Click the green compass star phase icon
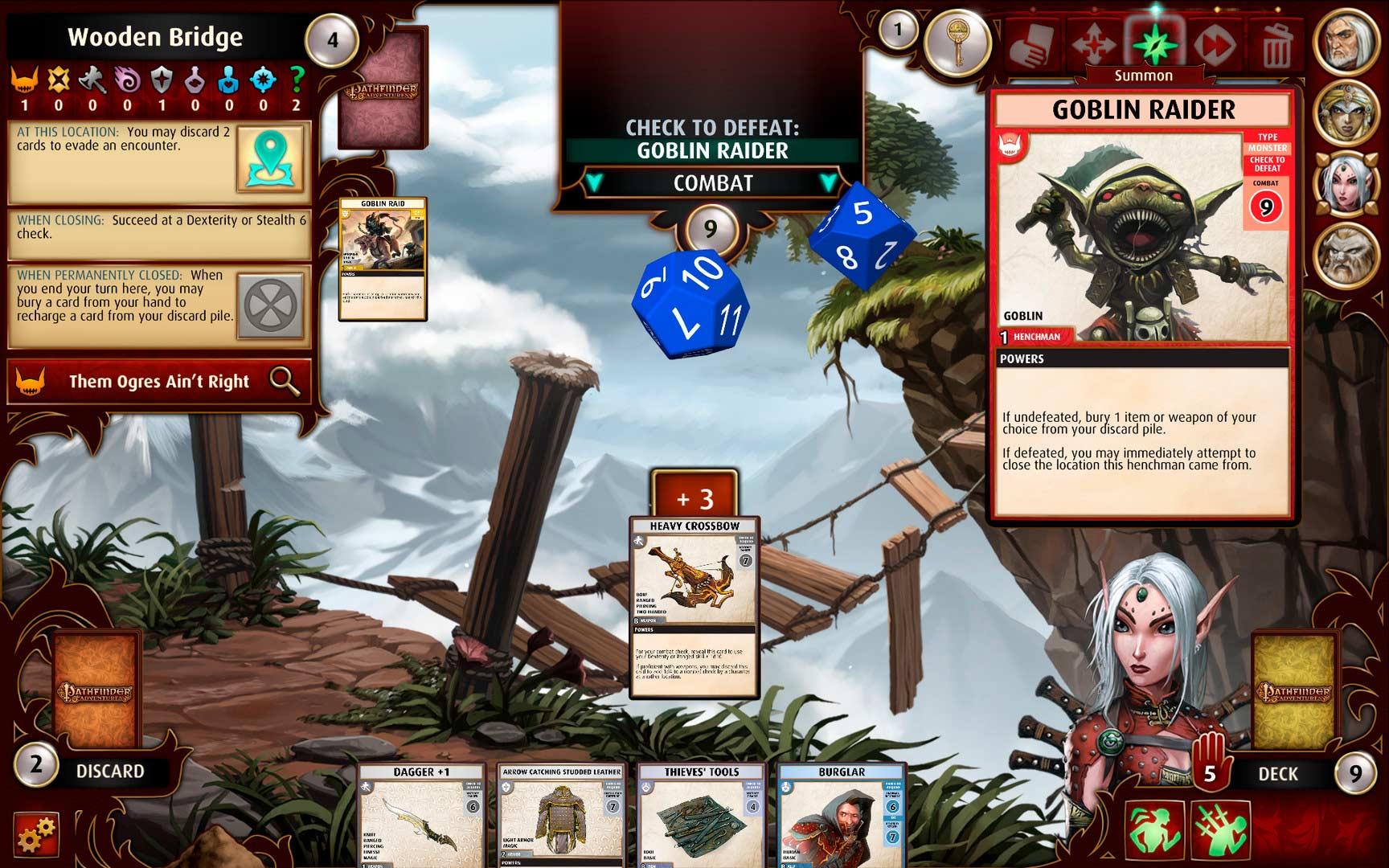 pos(1154,44)
